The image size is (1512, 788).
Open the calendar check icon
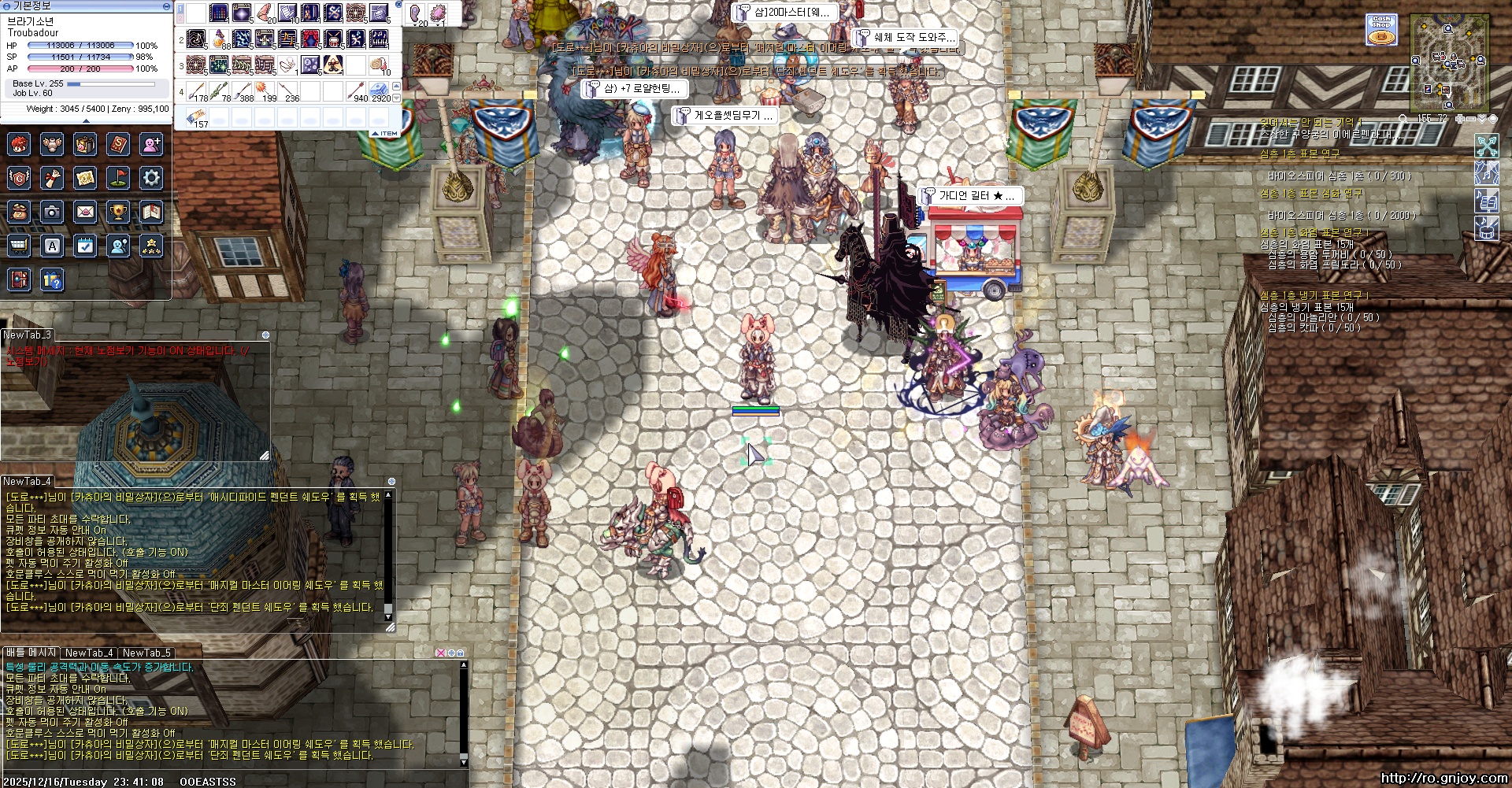pos(85,246)
